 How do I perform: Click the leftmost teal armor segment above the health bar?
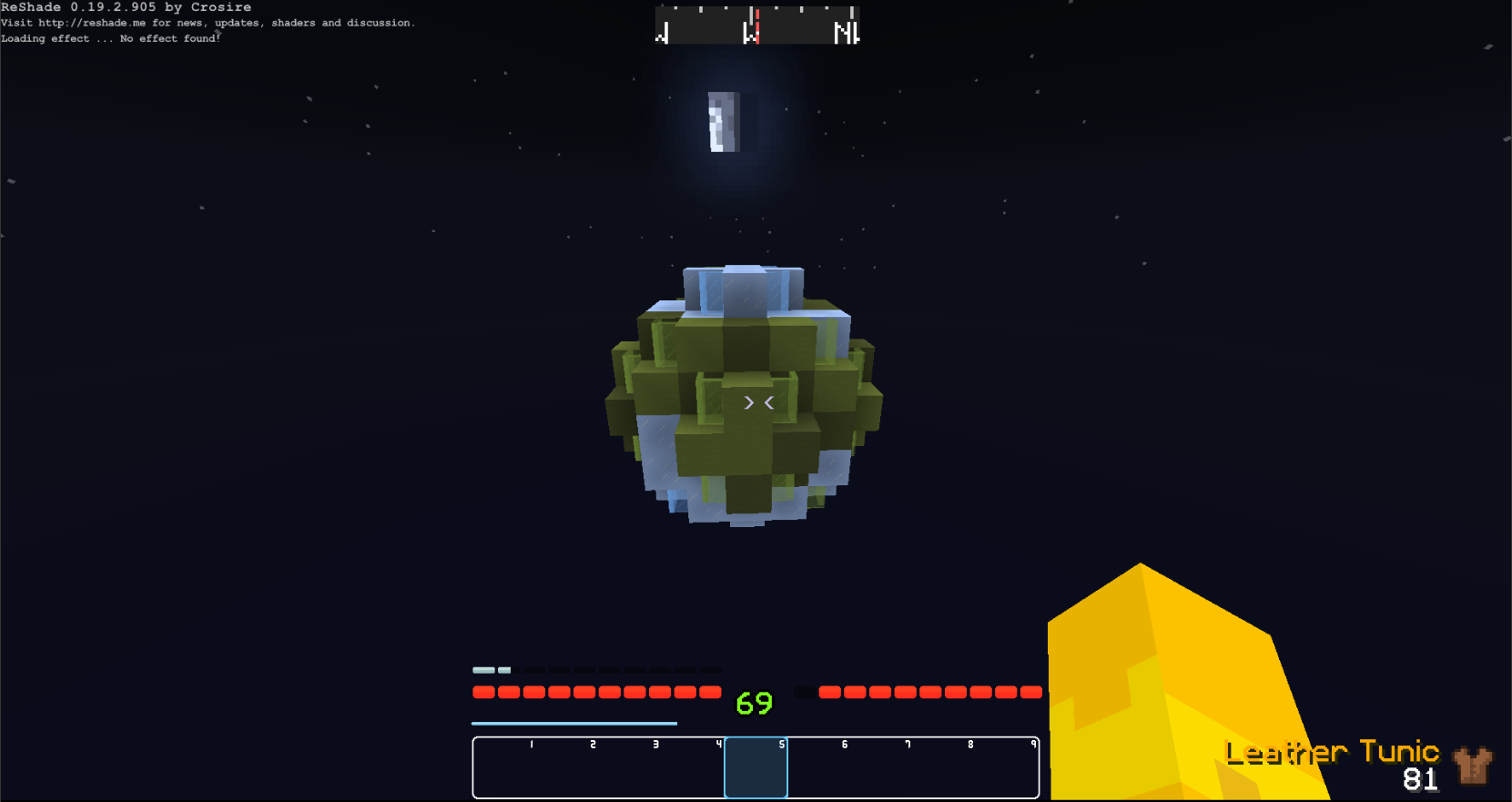(x=483, y=670)
